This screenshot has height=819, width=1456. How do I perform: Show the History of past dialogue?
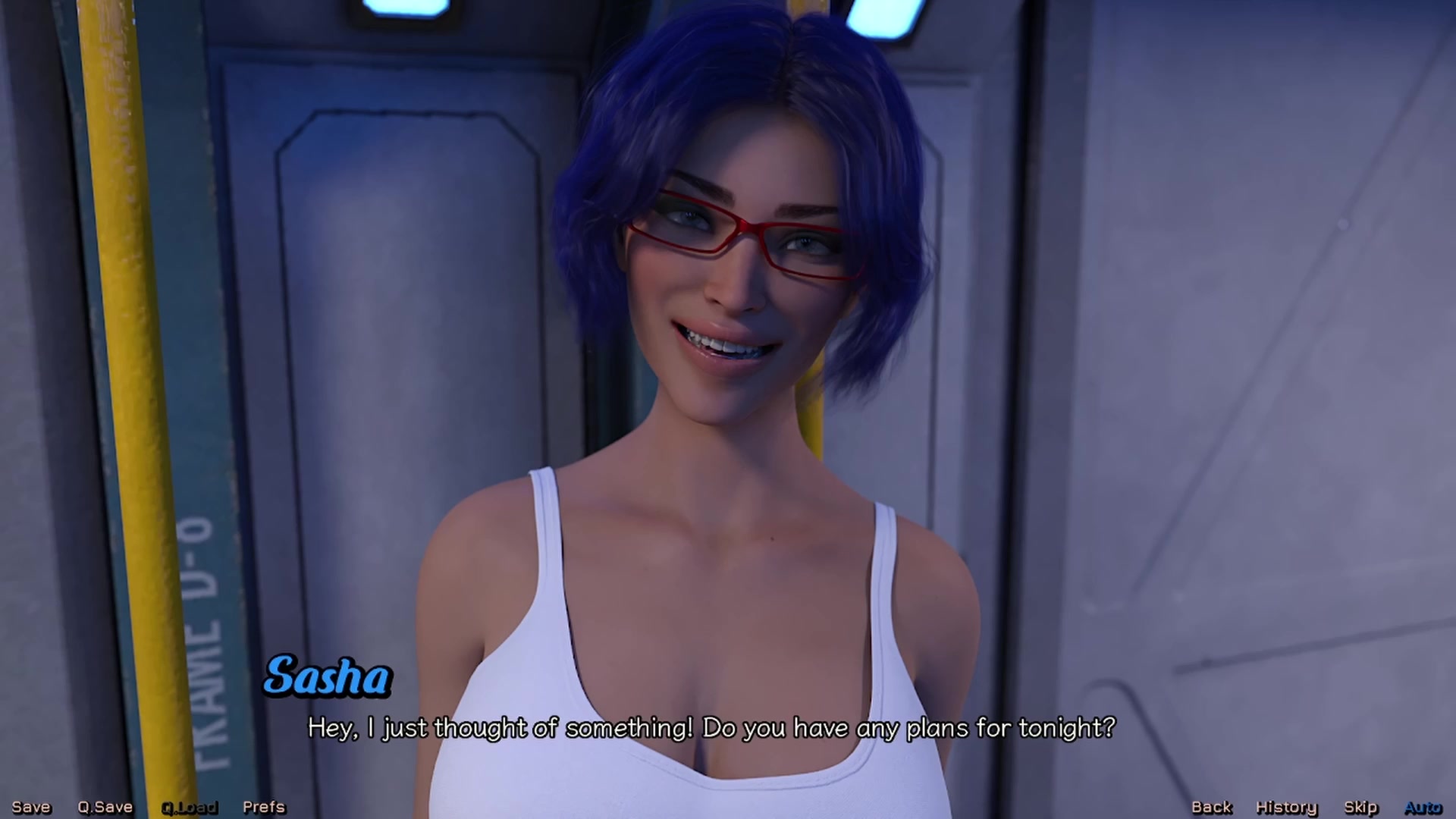click(x=1286, y=806)
